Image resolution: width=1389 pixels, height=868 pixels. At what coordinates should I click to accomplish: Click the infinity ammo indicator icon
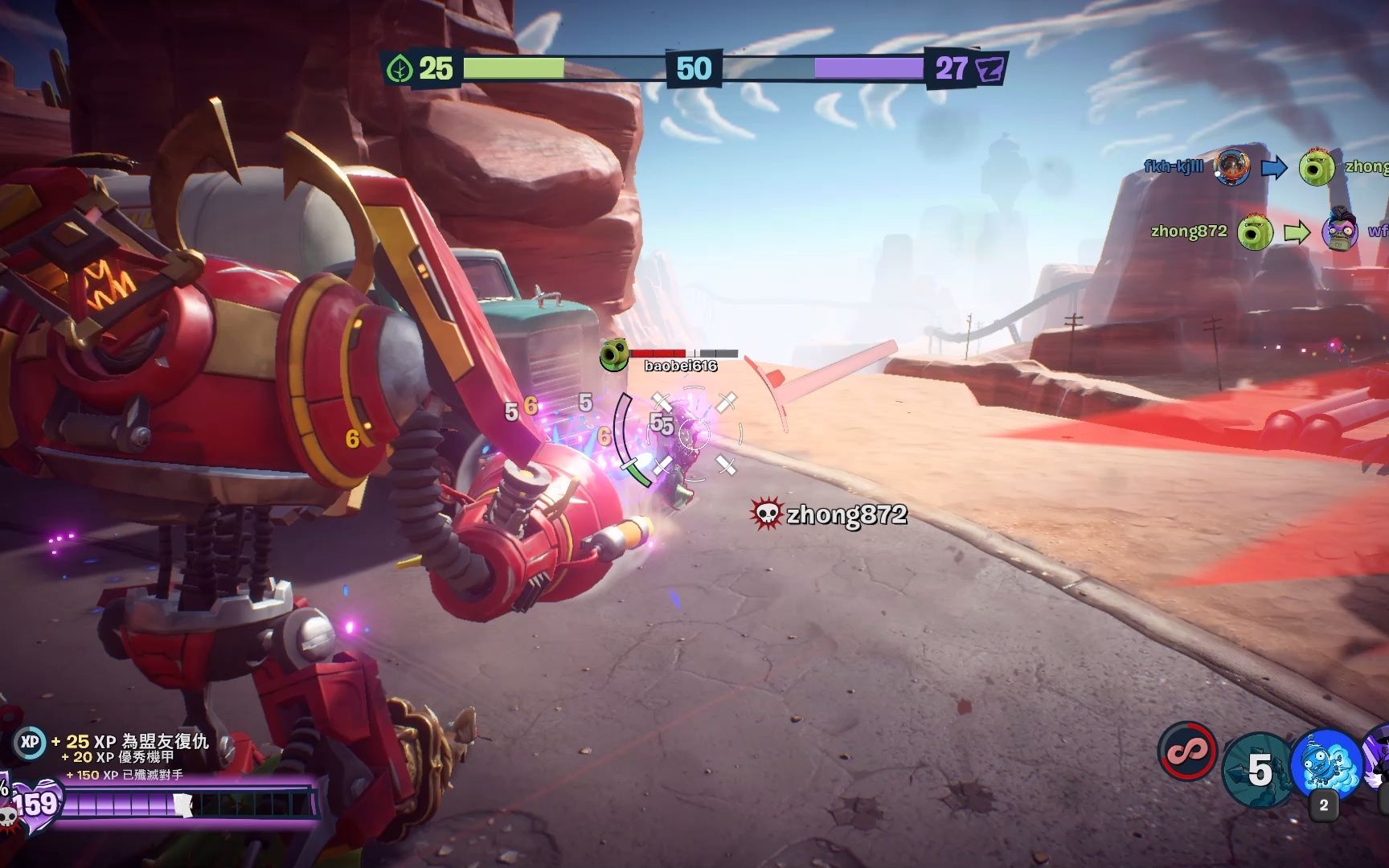(1188, 752)
